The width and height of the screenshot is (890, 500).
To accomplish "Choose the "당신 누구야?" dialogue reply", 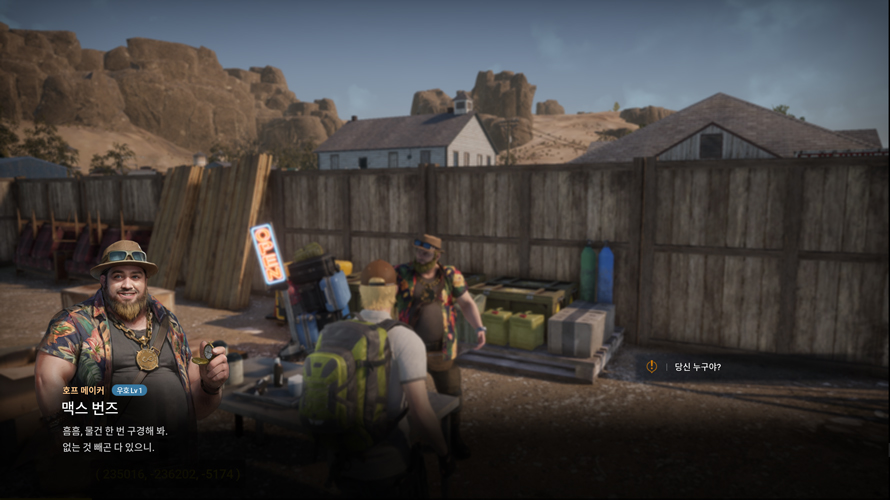I will click(697, 367).
